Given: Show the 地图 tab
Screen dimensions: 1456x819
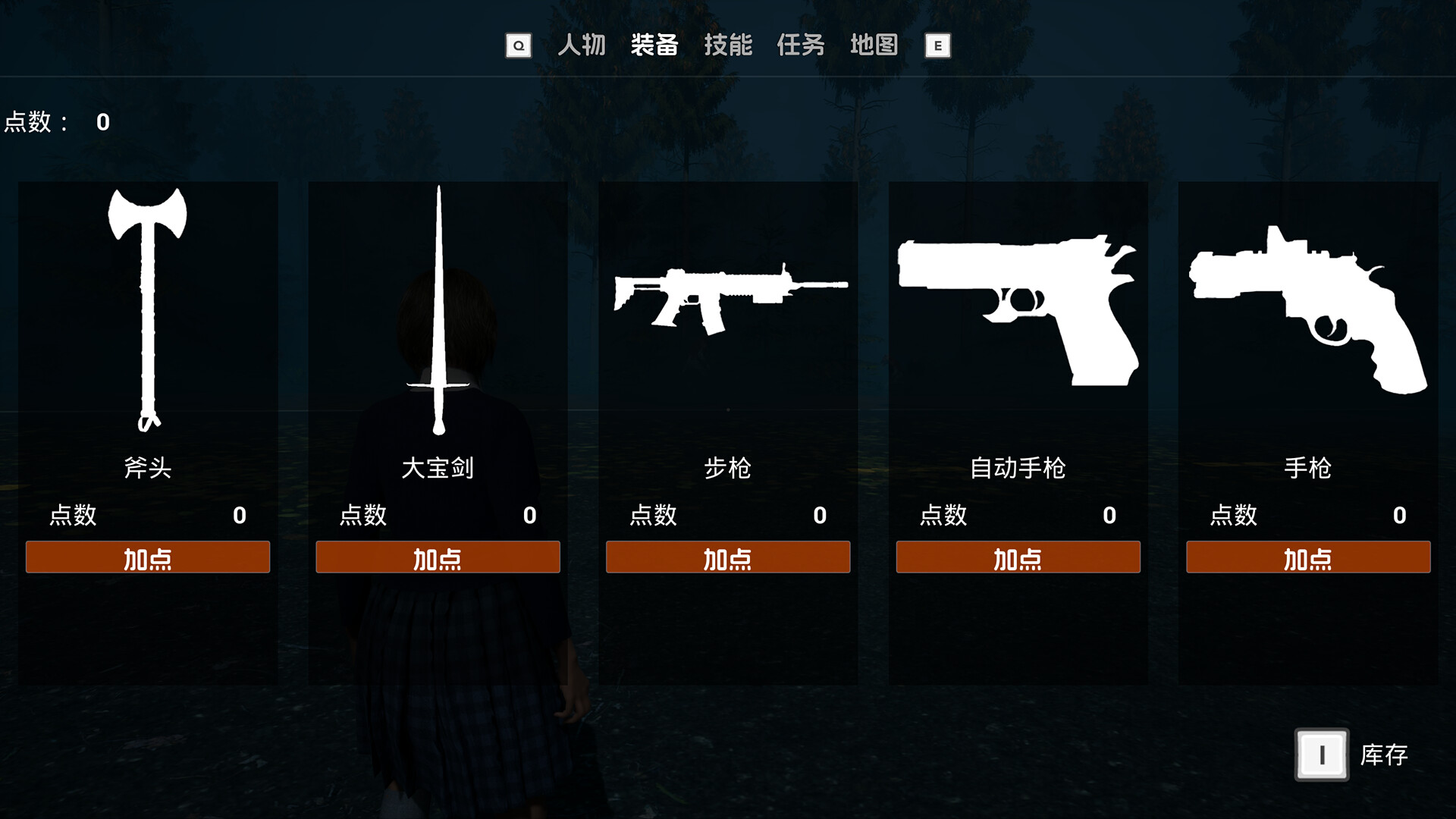Looking at the screenshot, I should click(874, 45).
